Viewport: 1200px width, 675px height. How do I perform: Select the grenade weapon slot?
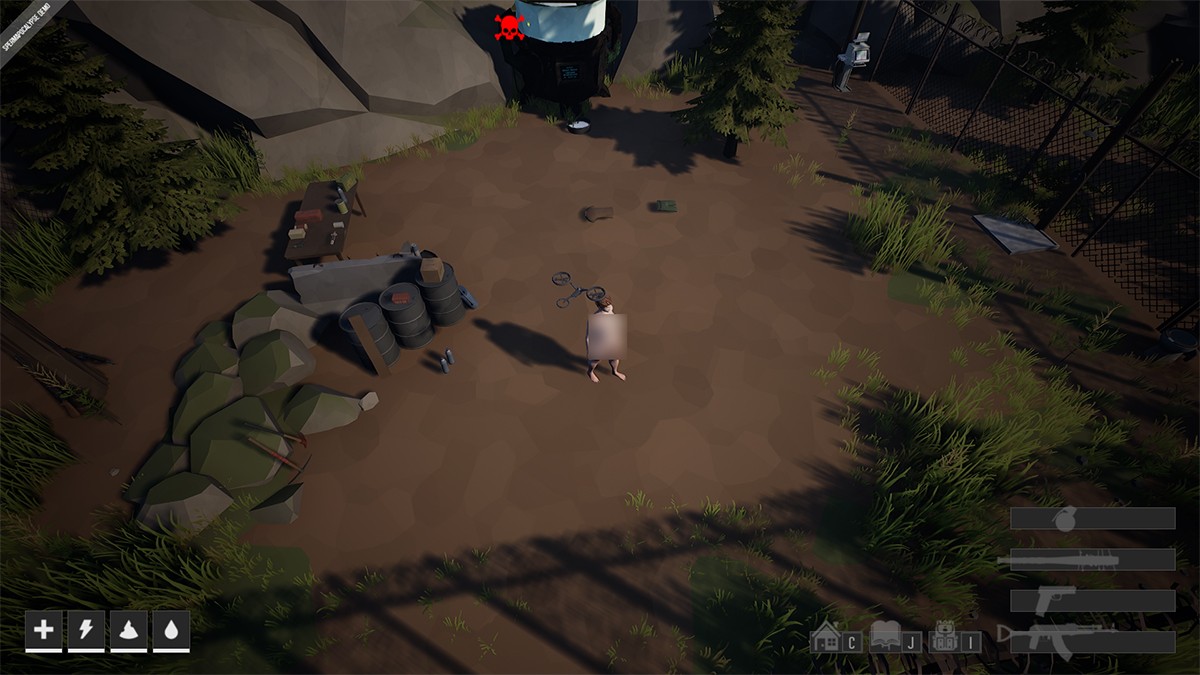(1092, 518)
